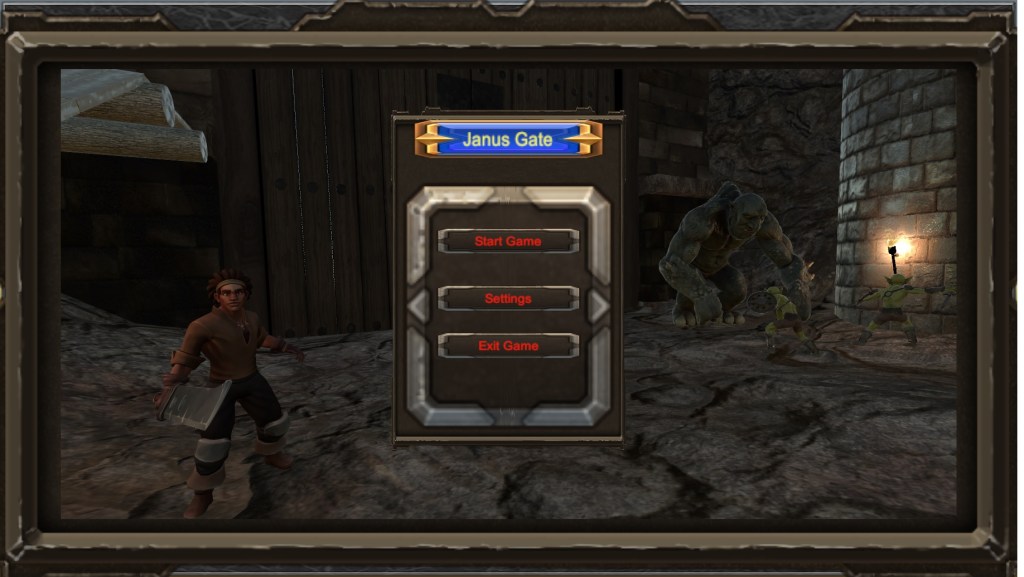The width and height of the screenshot is (1024, 577).
Task: Click the Start Game button
Action: pyautogui.click(x=508, y=241)
